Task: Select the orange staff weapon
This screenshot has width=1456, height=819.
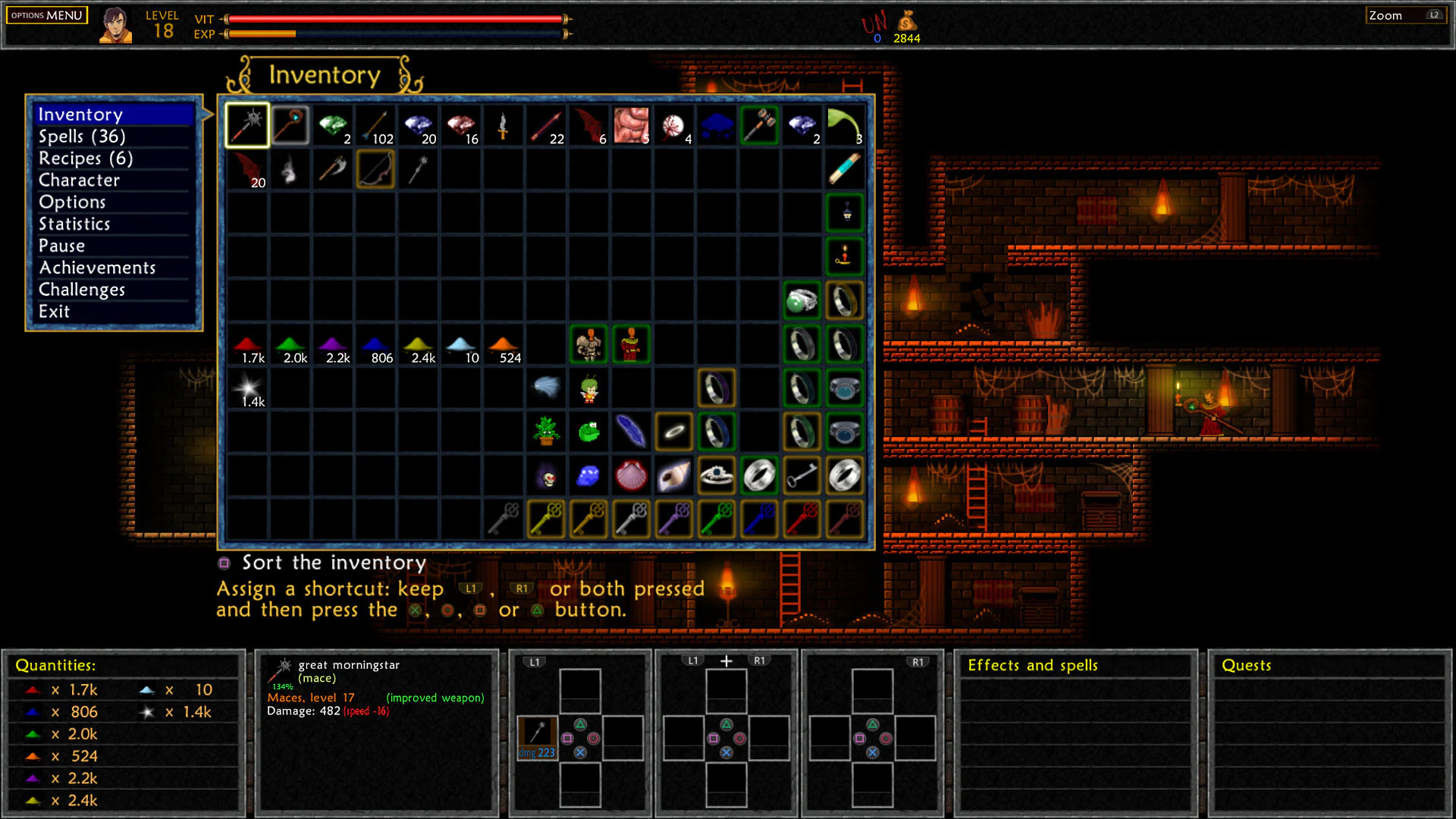Action: tap(289, 125)
